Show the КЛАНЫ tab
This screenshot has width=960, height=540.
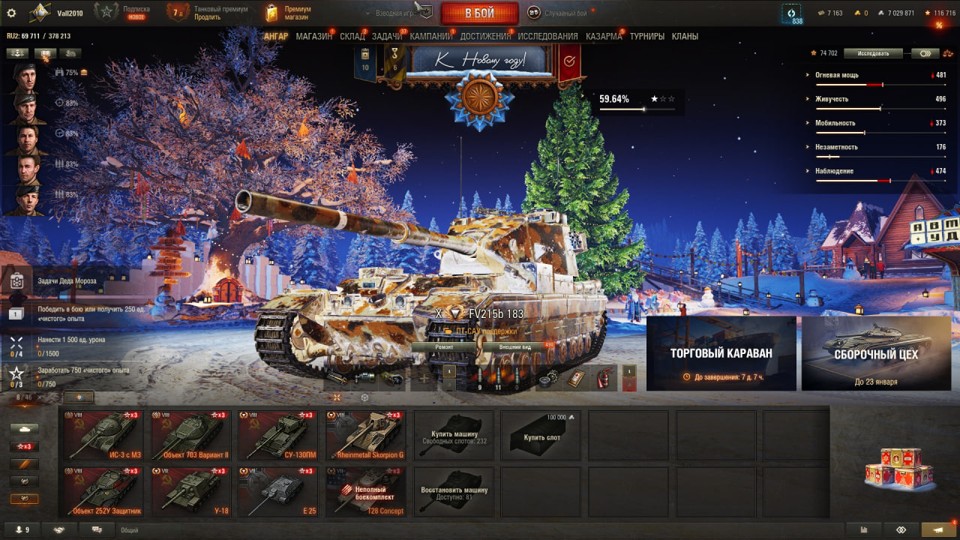(x=685, y=37)
